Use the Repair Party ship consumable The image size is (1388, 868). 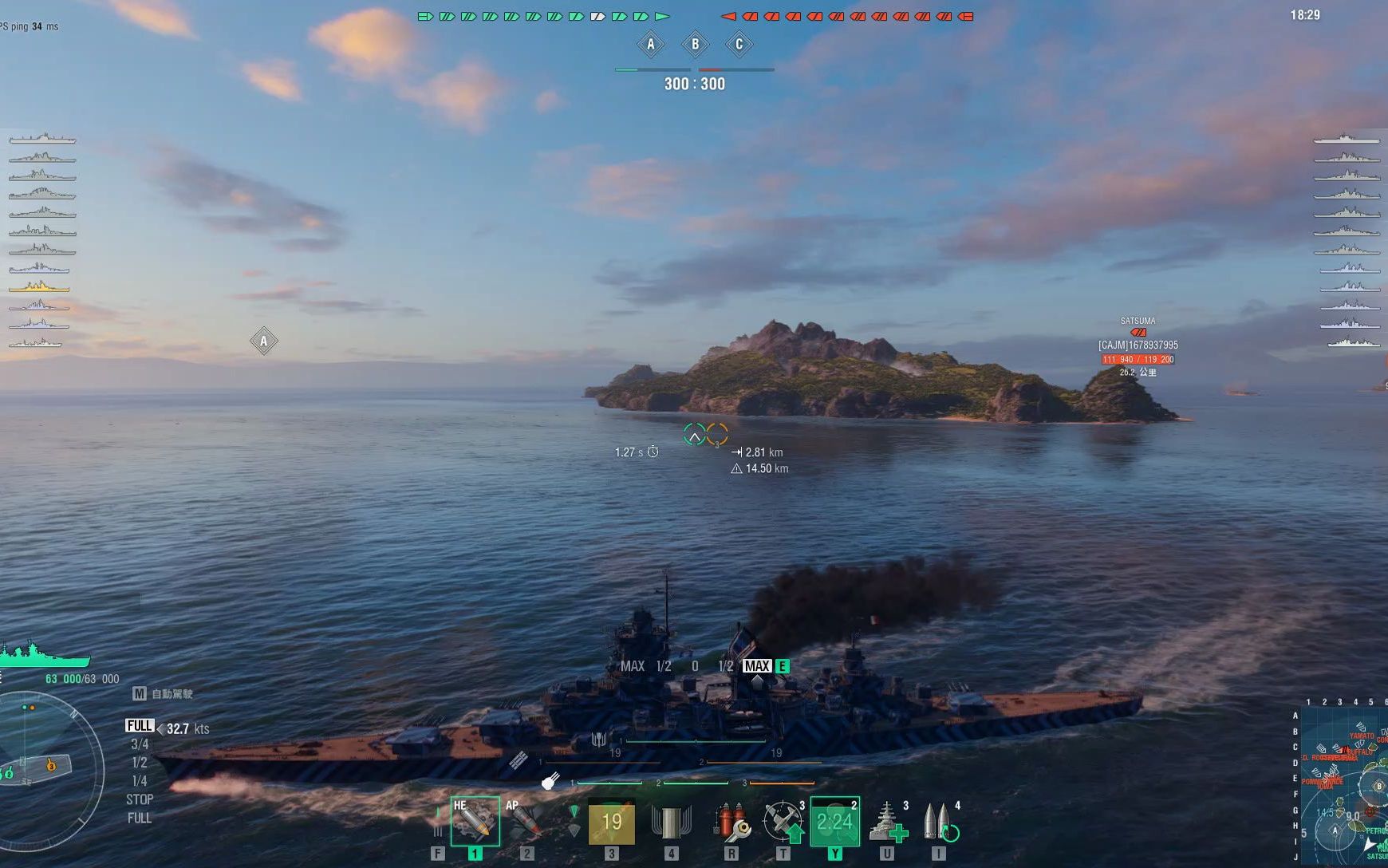click(x=887, y=823)
